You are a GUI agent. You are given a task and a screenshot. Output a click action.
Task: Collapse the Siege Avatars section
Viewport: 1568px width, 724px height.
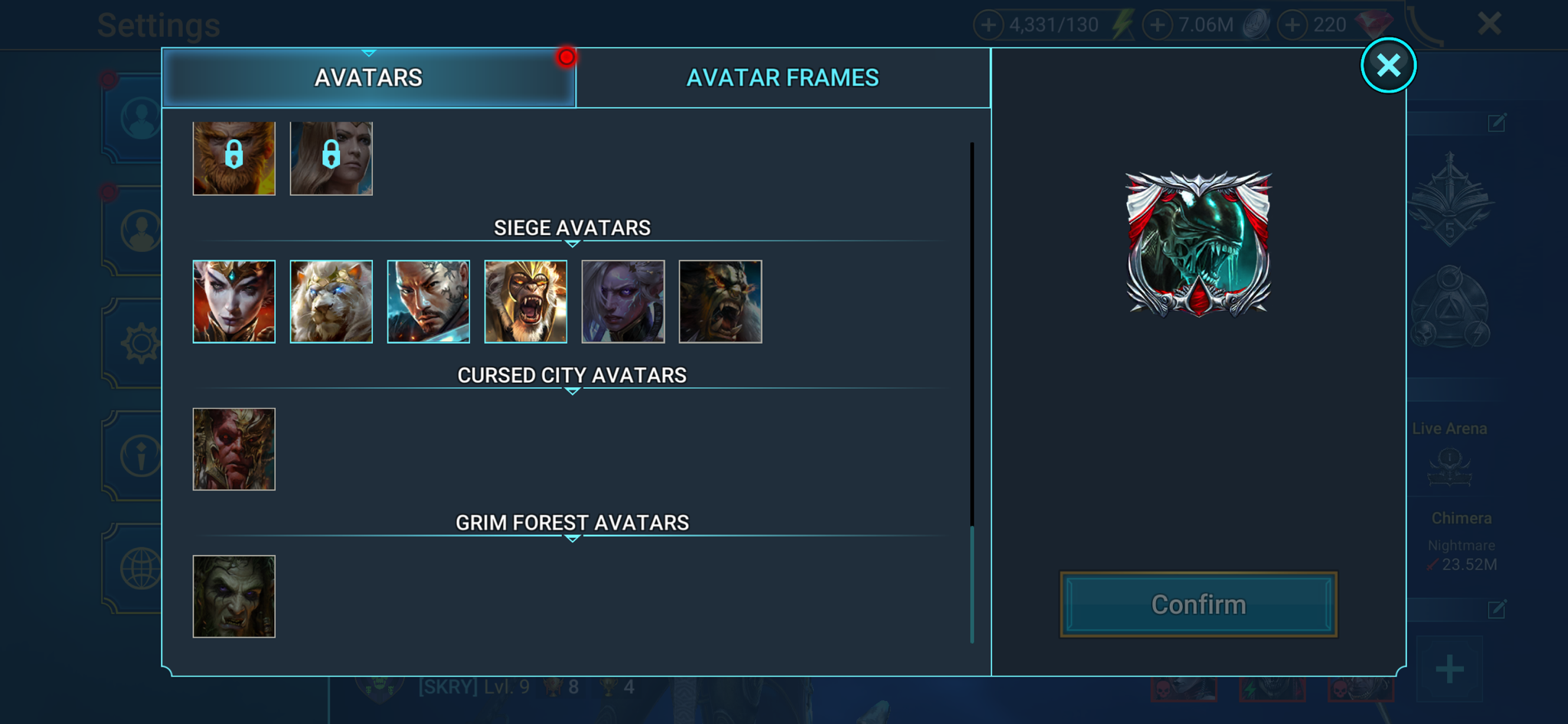click(570, 243)
